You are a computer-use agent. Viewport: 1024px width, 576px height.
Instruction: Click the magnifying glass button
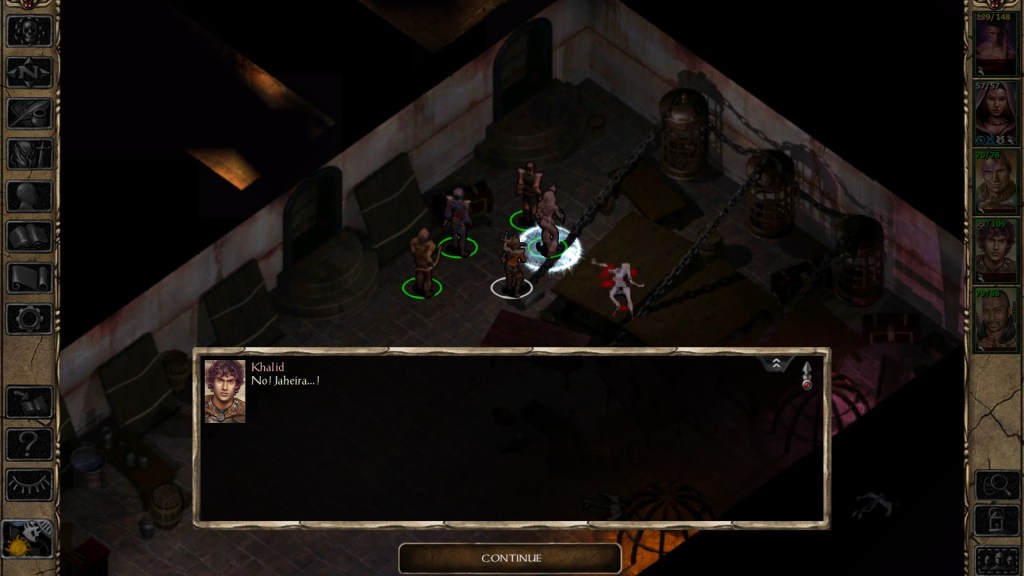pyautogui.click(x=996, y=485)
